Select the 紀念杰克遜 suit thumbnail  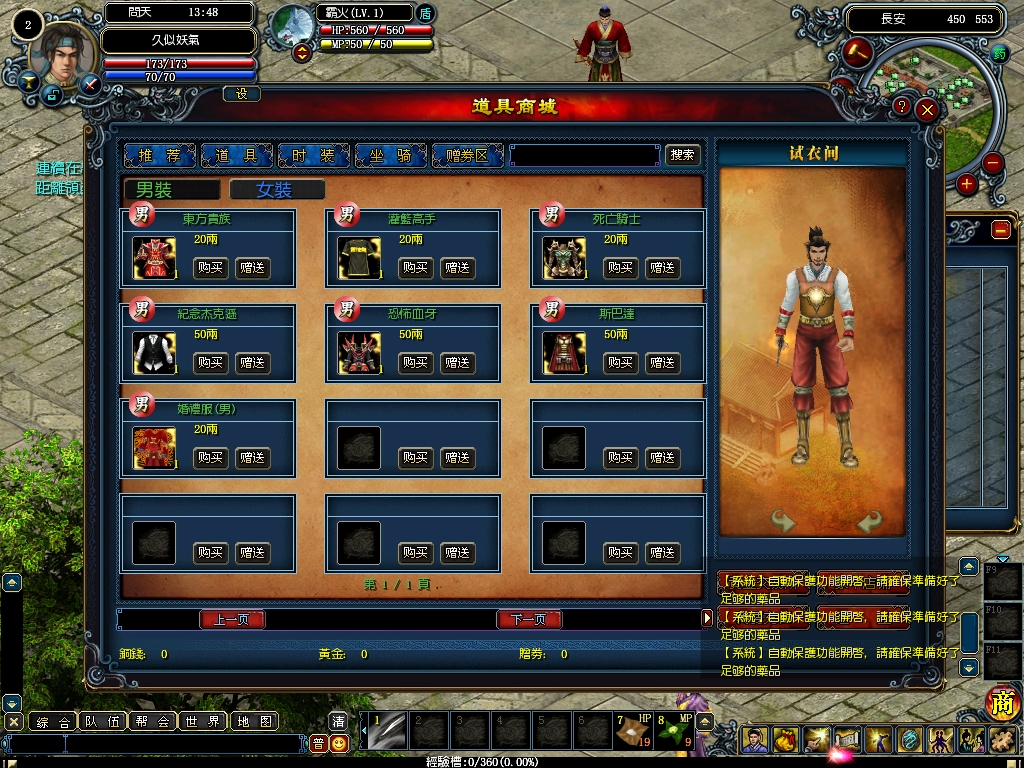tap(154, 353)
